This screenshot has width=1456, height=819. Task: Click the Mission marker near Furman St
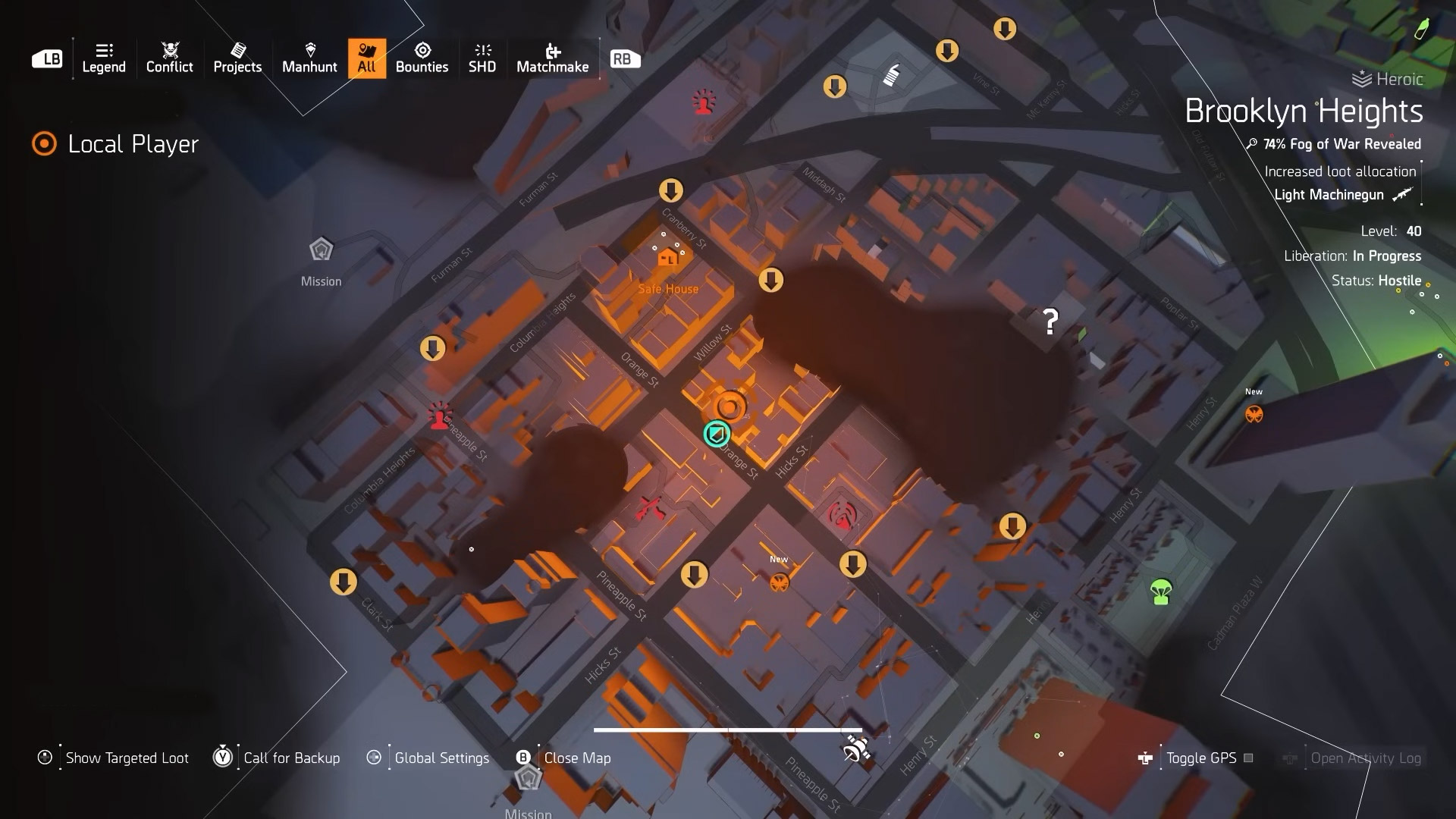[321, 250]
